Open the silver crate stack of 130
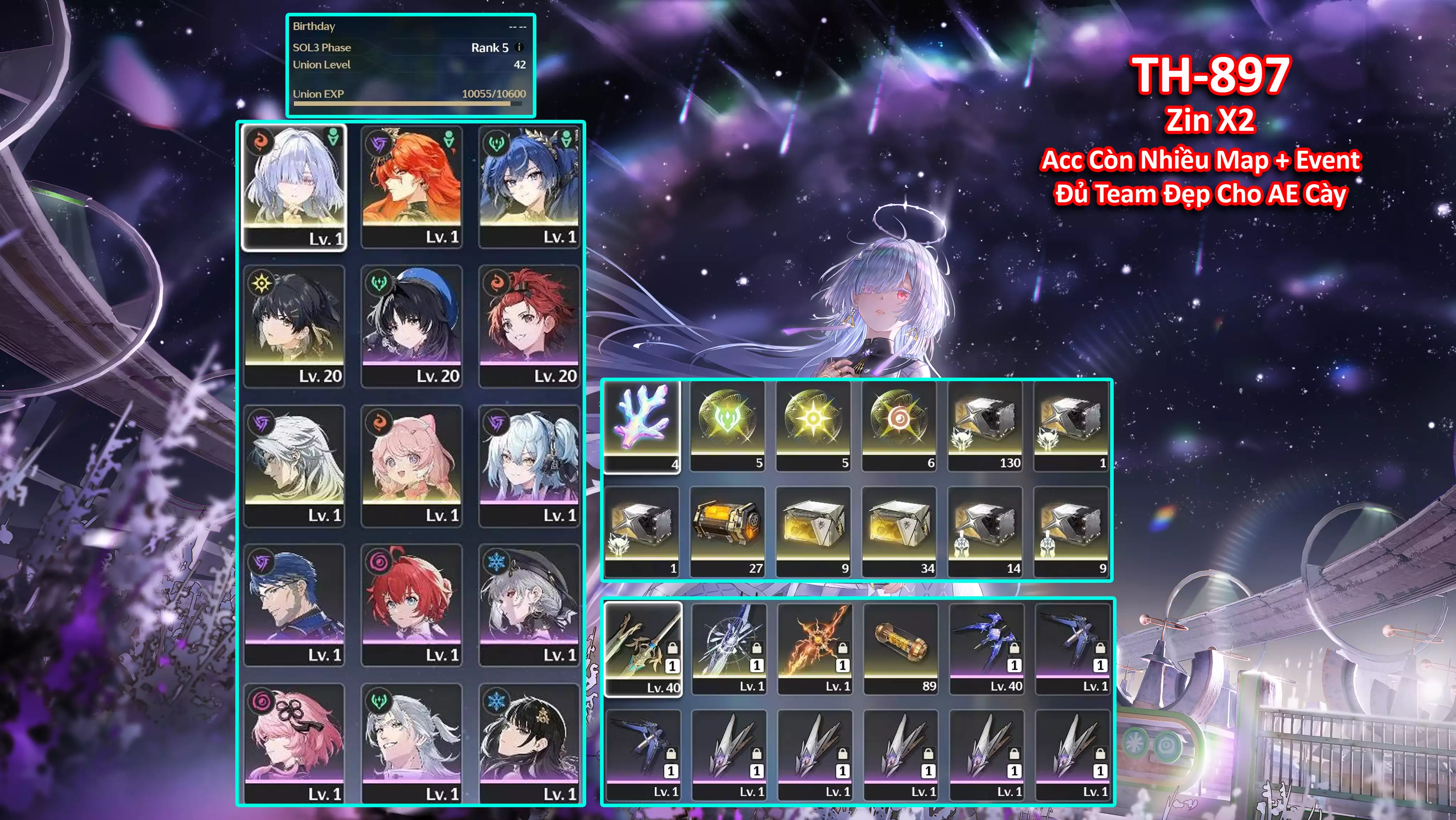The height and width of the screenshot is (820, 1456). [985, 426]
